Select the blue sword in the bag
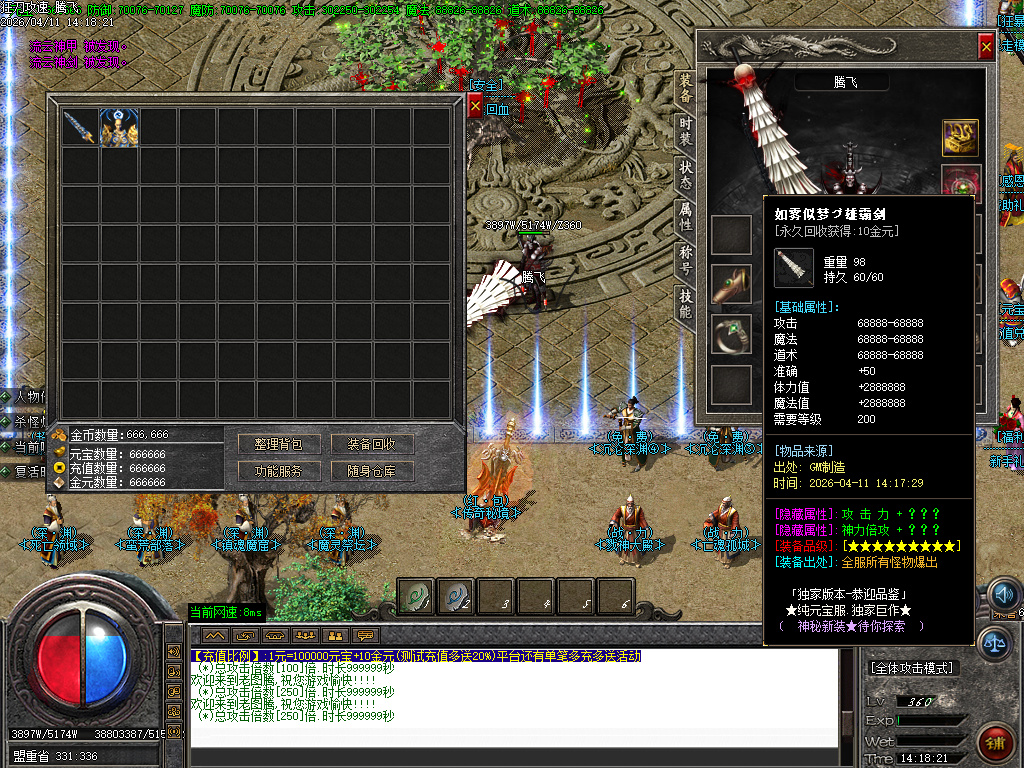Image resolution: width=1024 pixels, height=768 pixels. click(79, 128)
